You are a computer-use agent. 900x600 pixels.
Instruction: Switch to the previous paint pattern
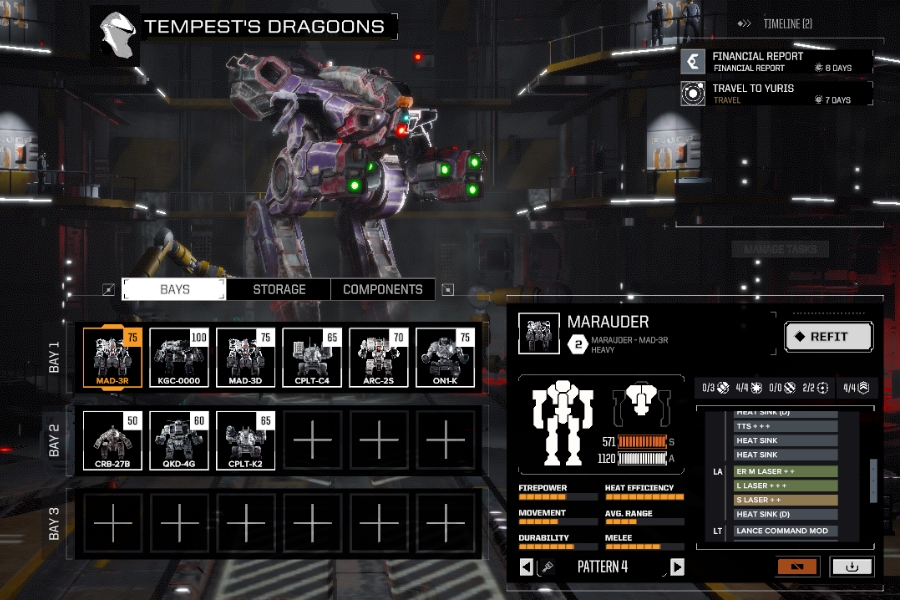click(527, 567)
